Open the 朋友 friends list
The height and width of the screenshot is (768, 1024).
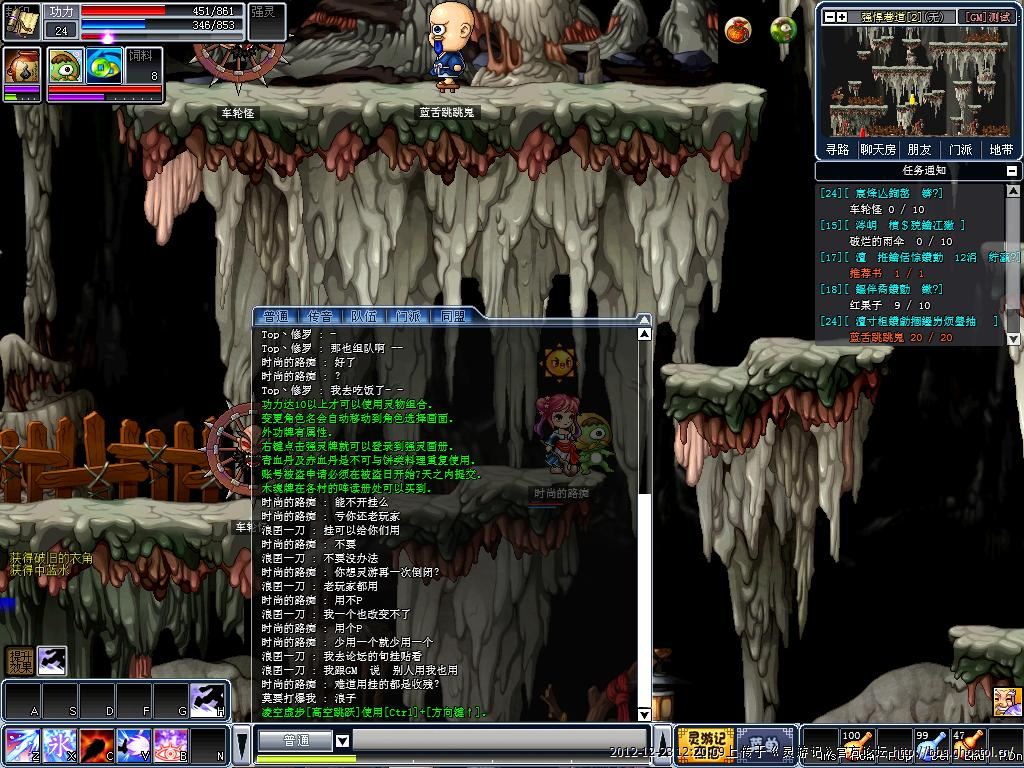click(918, 149)
